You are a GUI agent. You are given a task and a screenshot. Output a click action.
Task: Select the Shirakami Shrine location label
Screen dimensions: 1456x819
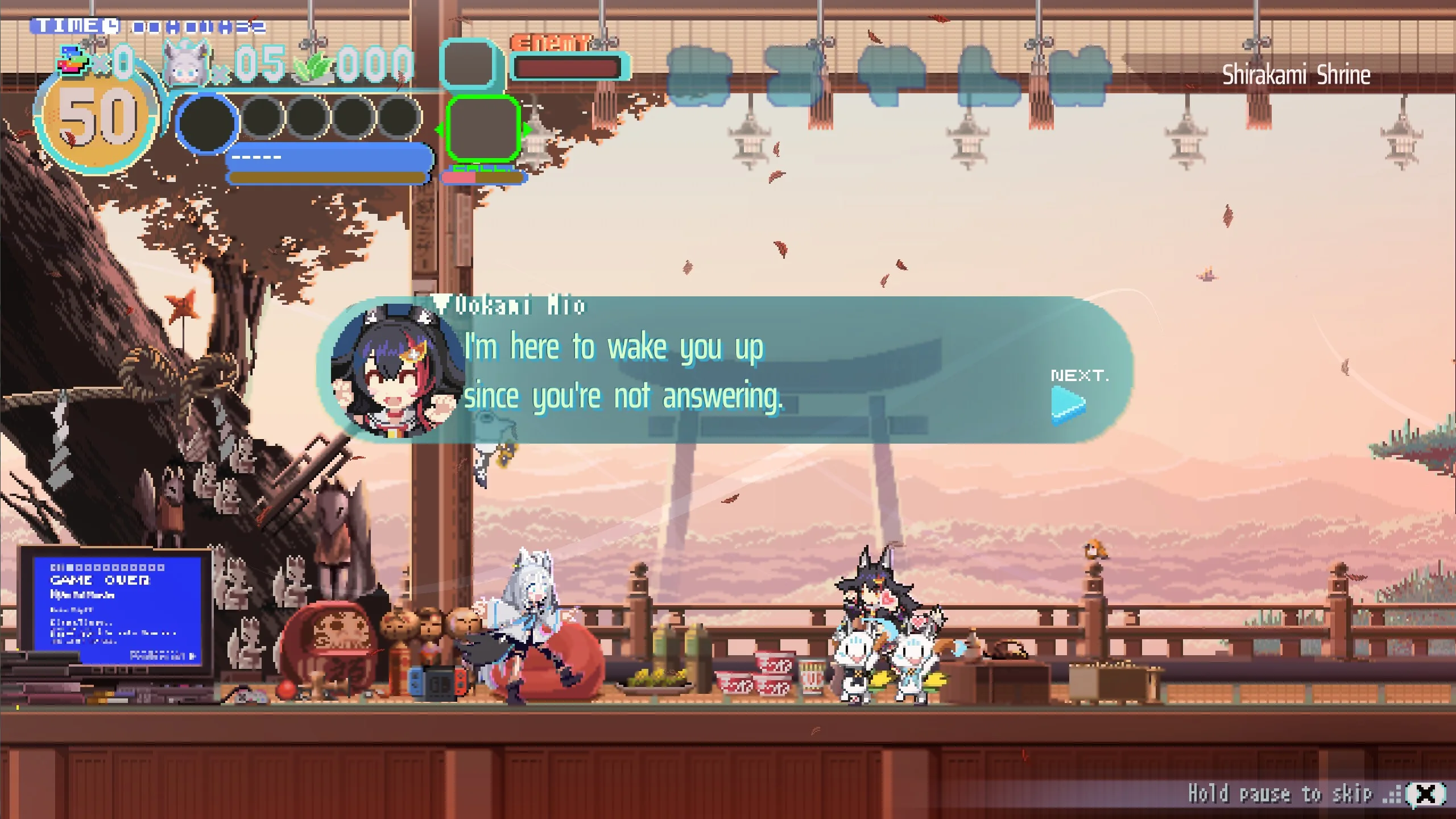coord(1297,74)
